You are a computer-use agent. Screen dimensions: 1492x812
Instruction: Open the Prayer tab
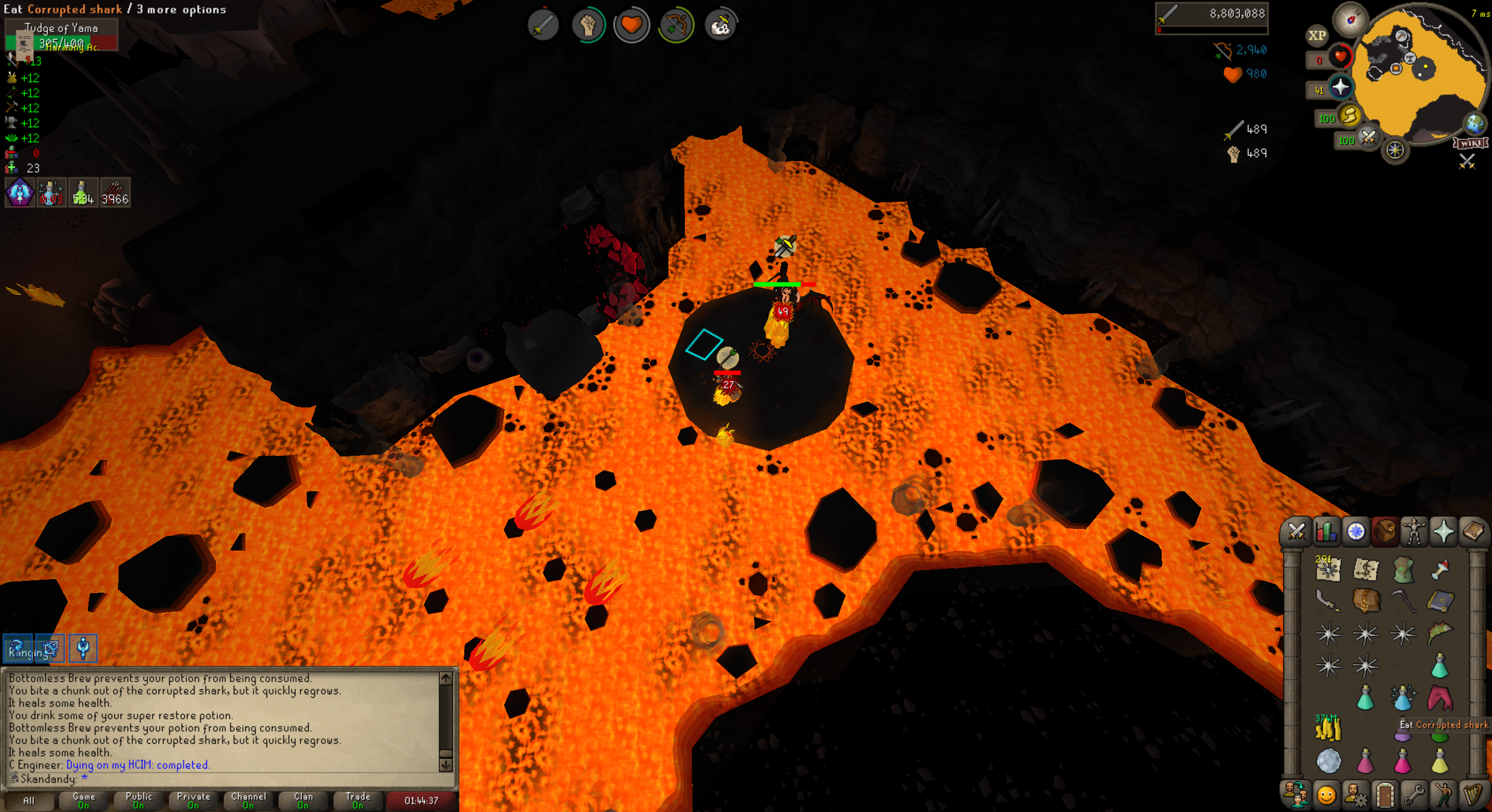click(1443, 532)
